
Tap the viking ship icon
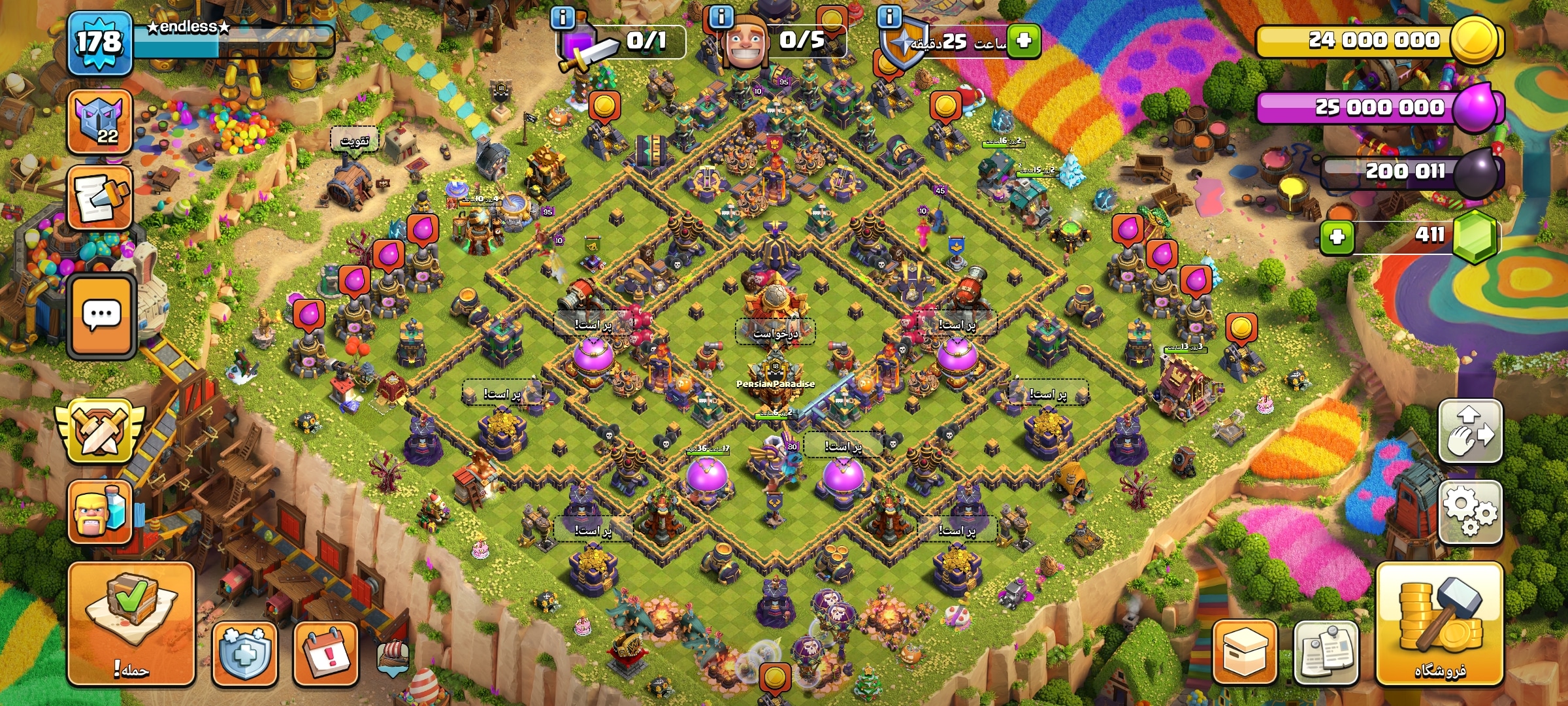pos(393,657)
